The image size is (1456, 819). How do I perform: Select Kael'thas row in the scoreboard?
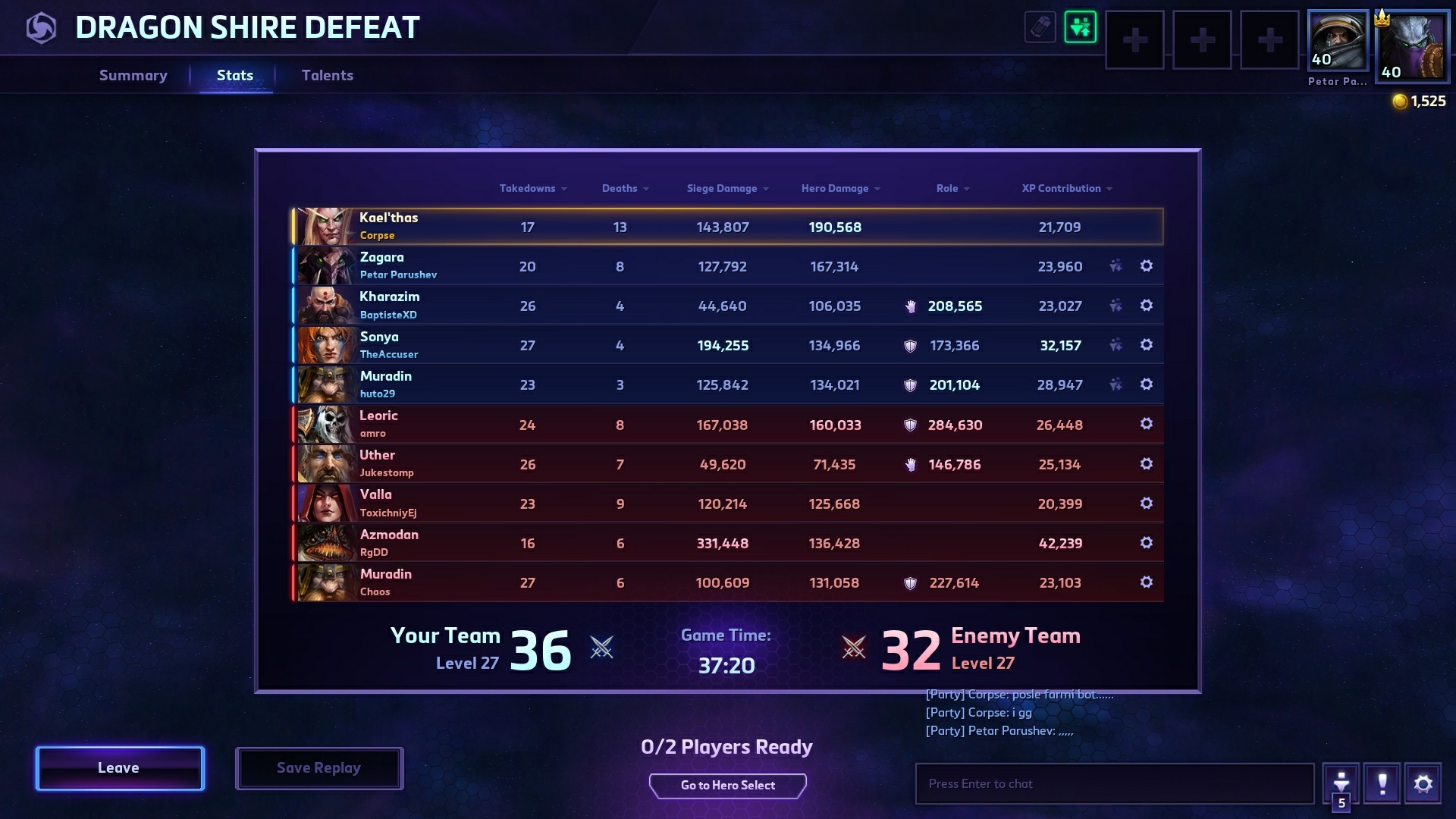pyautogui.click(x=727, y=227)
